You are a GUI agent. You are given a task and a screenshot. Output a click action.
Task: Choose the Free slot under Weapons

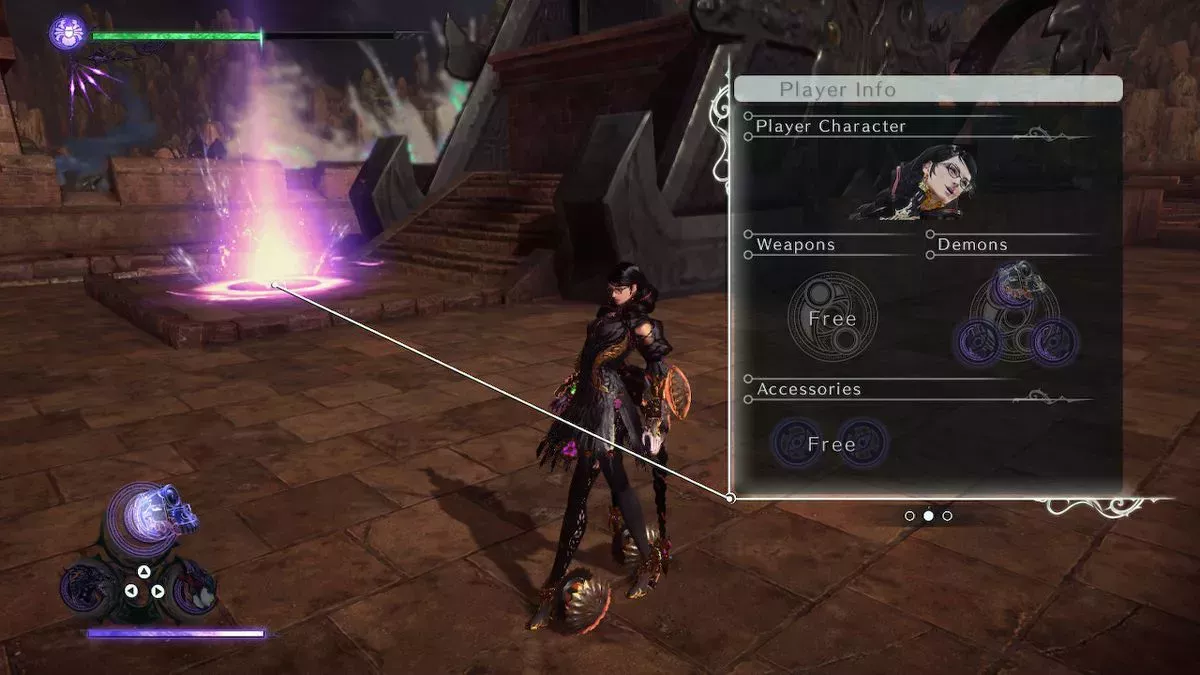(x=832, y=318)
